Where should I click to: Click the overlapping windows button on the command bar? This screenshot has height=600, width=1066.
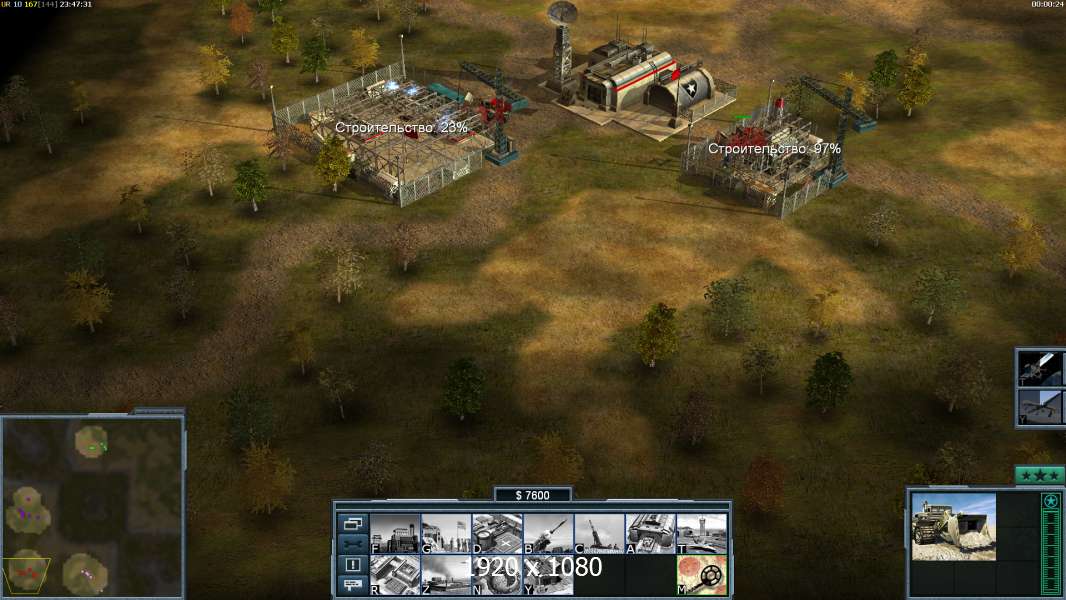tap(352, 523)
